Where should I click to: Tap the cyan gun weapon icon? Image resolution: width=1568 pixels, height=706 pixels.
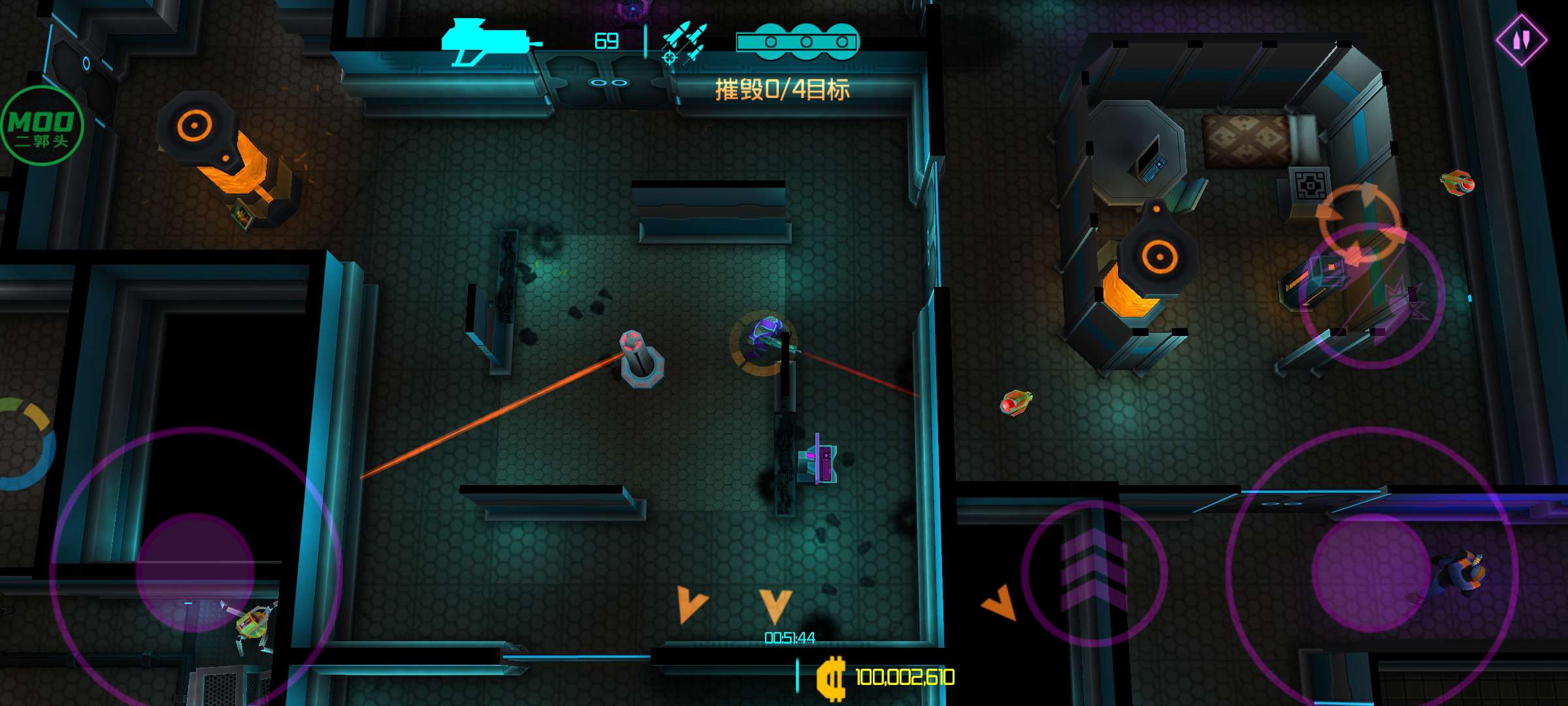(x=490, y=42)
